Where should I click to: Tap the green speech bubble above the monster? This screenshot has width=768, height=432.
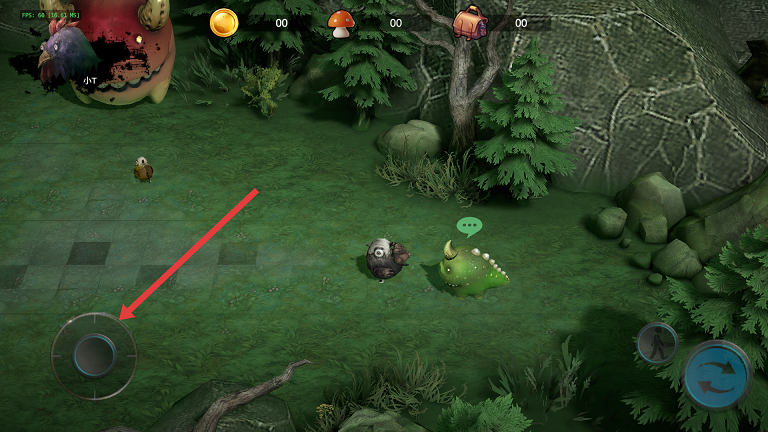click(x=469, y=227)
